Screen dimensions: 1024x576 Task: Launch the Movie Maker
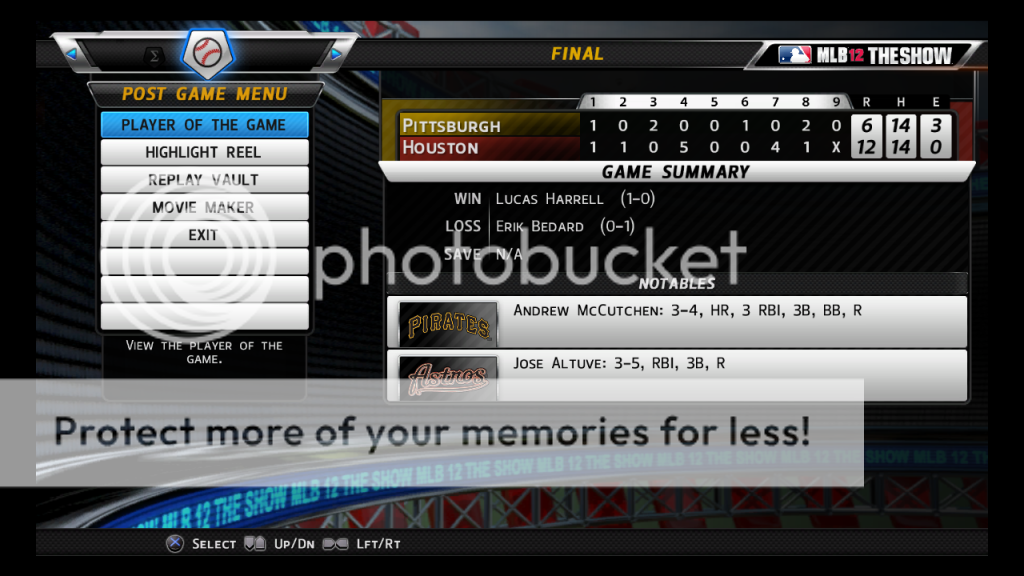coord(204,208)
